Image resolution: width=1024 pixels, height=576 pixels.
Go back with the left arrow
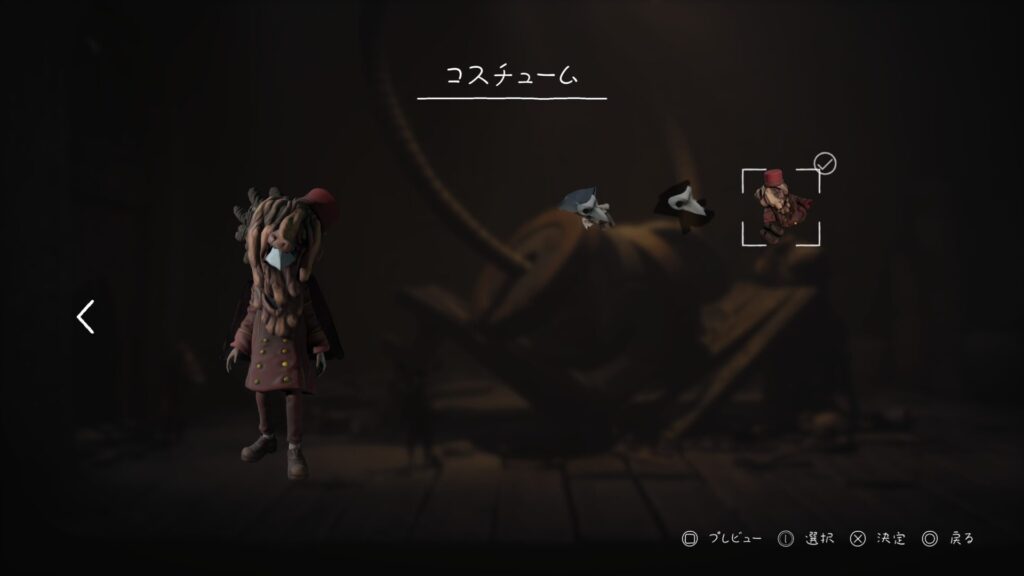[x=86, y=317]
